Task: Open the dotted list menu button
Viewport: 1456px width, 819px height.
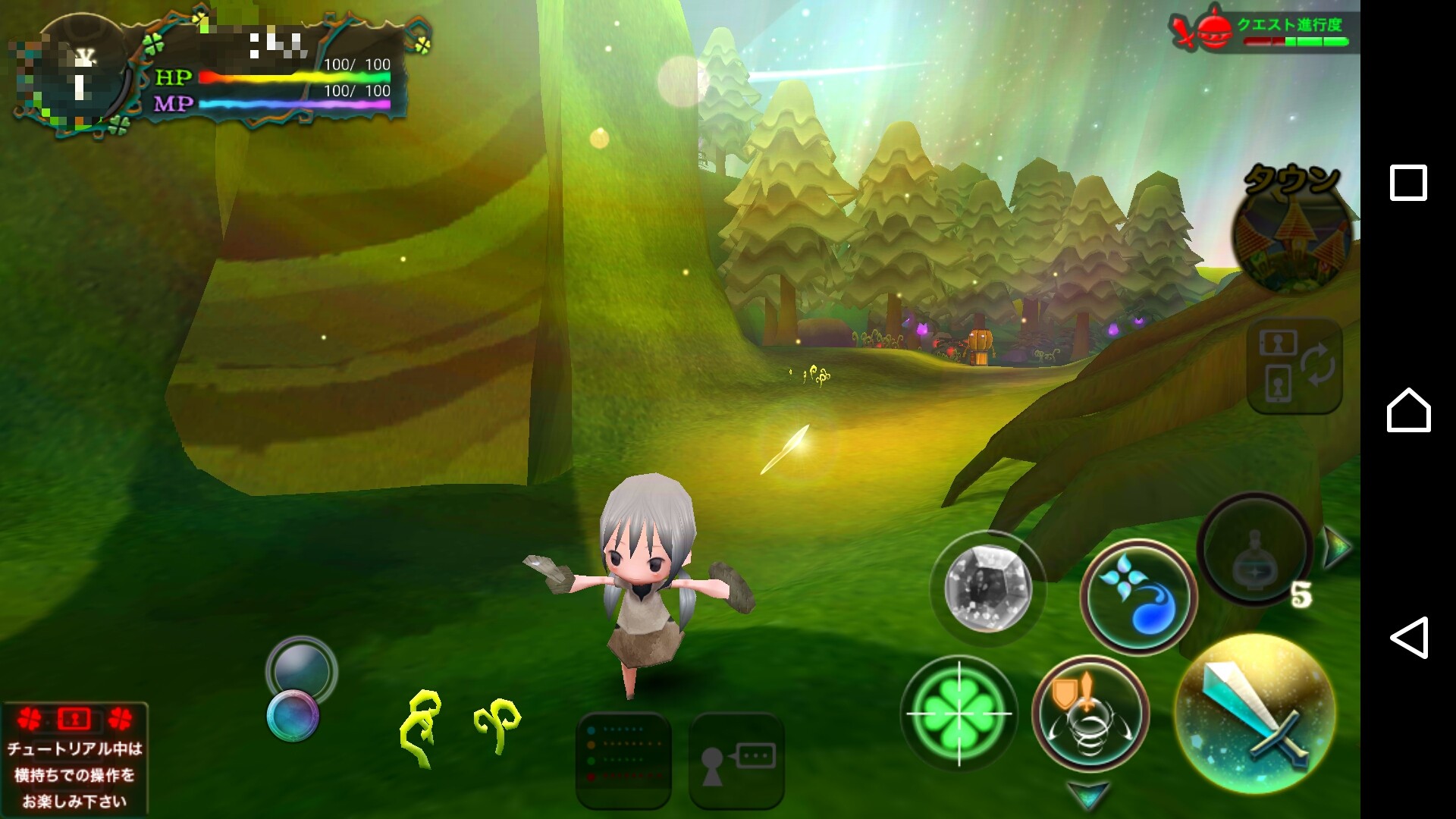Action: coord(623,761)
